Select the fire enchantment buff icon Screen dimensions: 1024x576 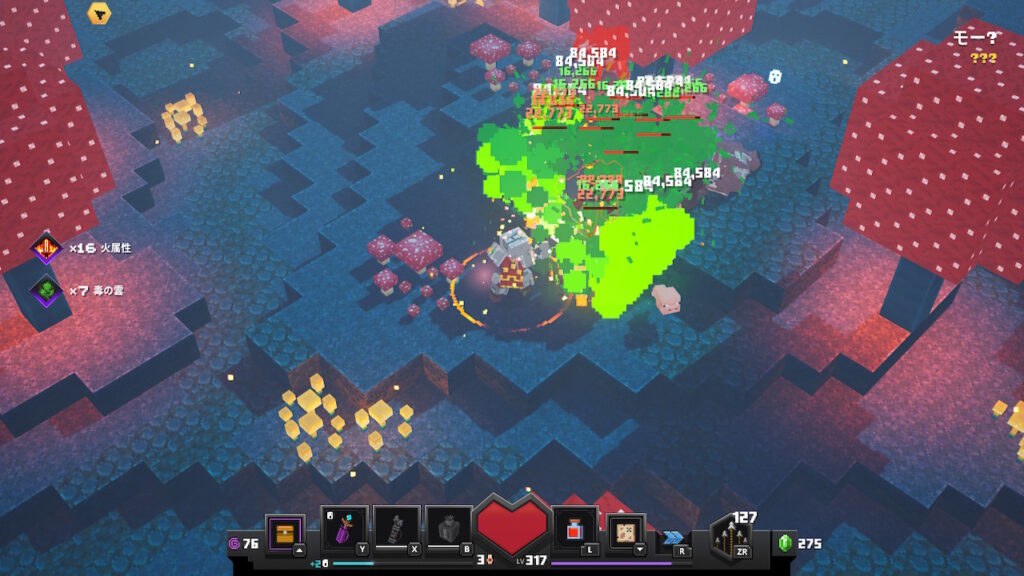(46, 248)
